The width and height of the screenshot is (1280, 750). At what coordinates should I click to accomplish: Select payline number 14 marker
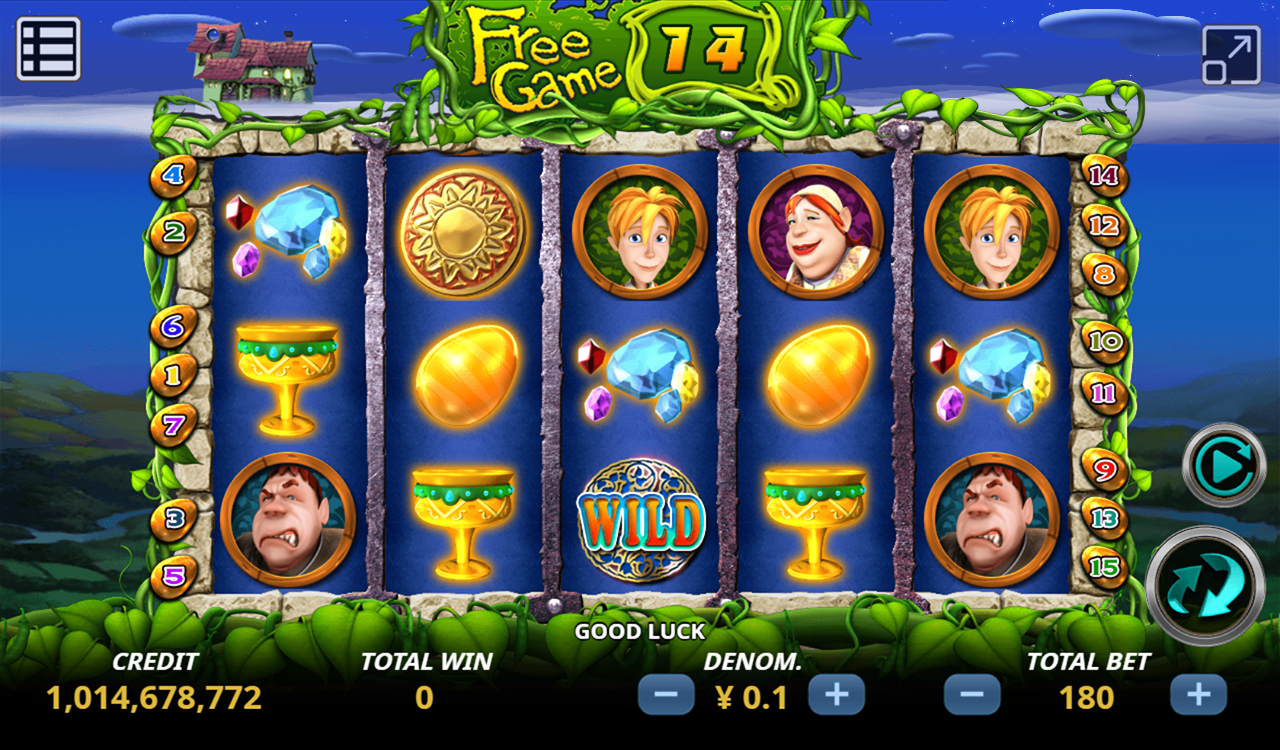(x=1105, y=177)
